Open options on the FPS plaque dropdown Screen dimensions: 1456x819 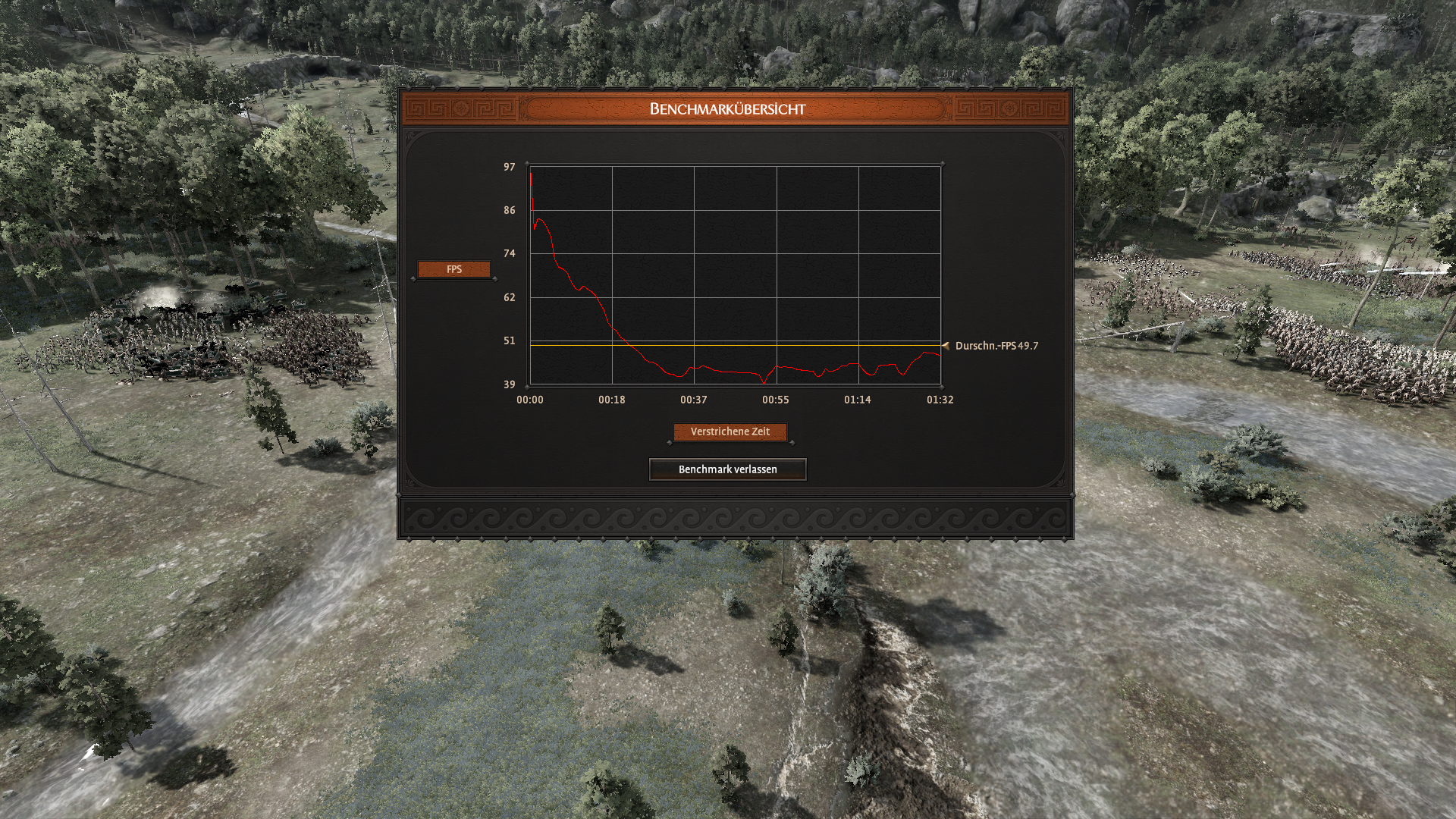(x=454, y=268)
